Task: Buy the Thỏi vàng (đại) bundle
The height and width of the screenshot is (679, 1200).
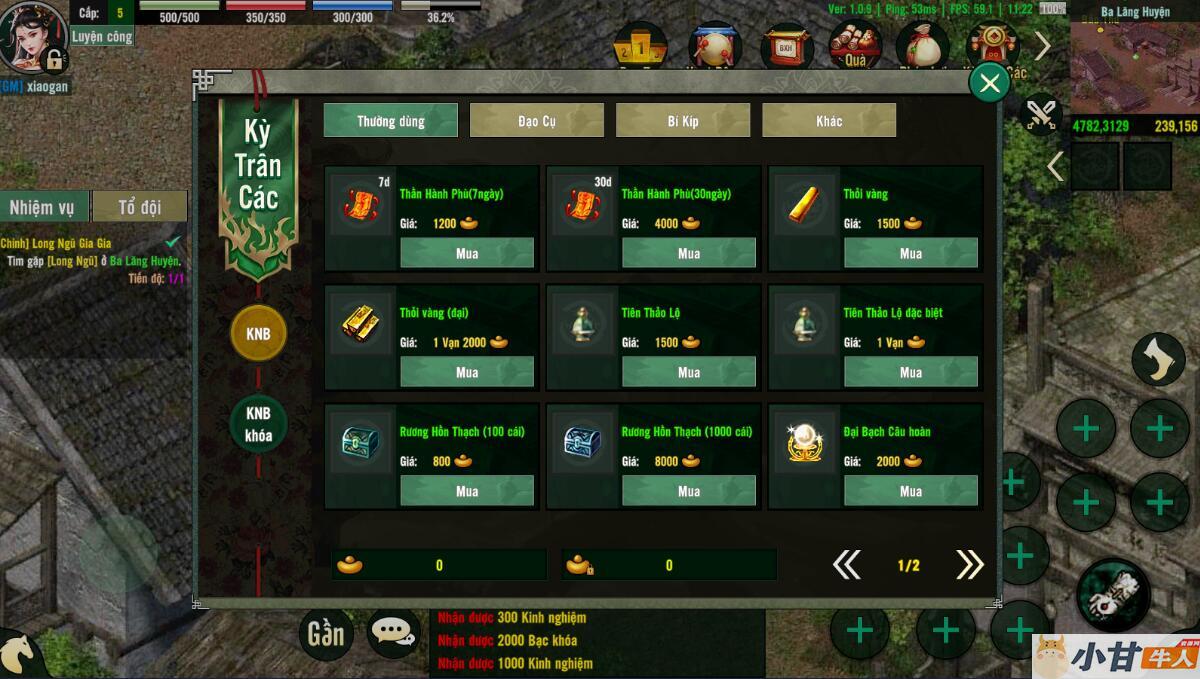Action: coord(467,372)
